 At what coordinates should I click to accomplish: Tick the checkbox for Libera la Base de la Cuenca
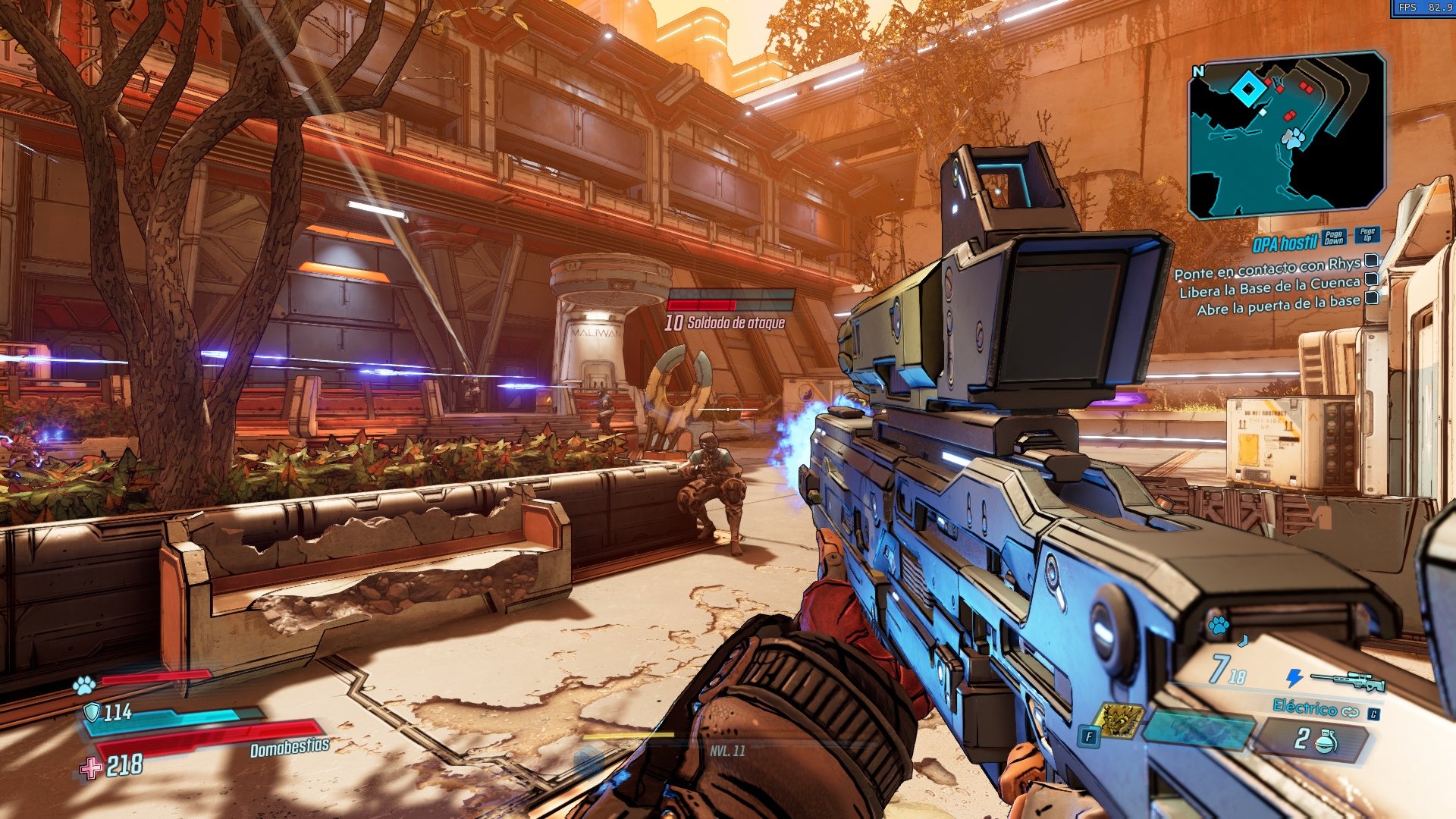pos(1371,280)
